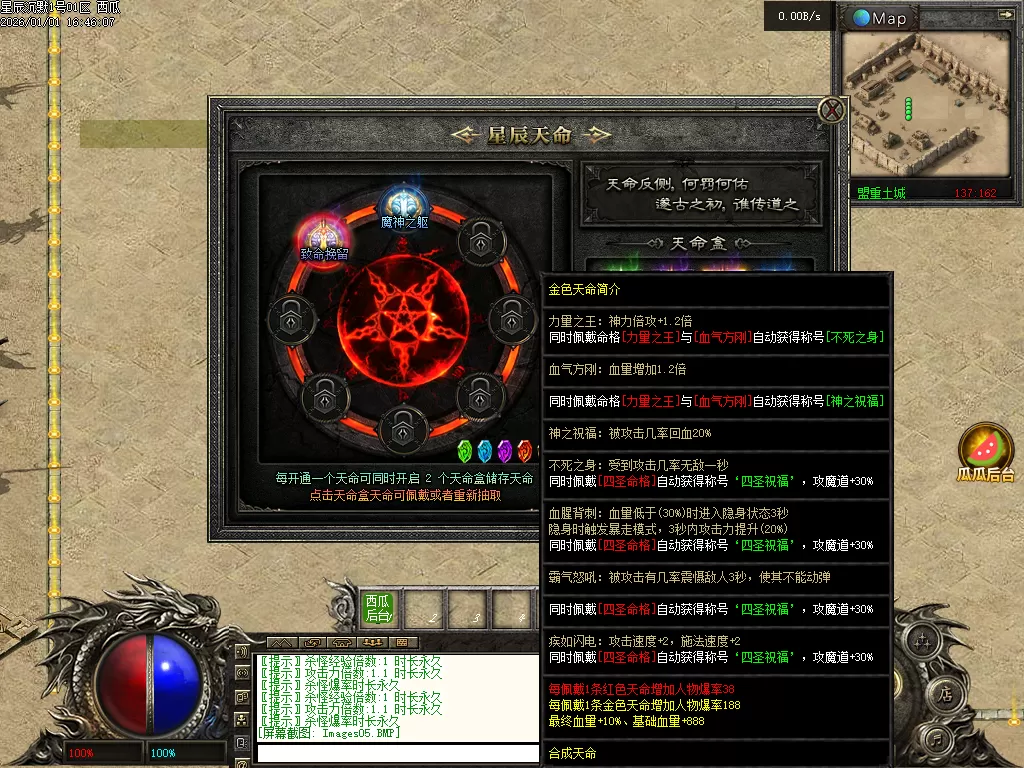Close the 星辰天命 panel
1024x768 pixels.
(x=832, y=110)
